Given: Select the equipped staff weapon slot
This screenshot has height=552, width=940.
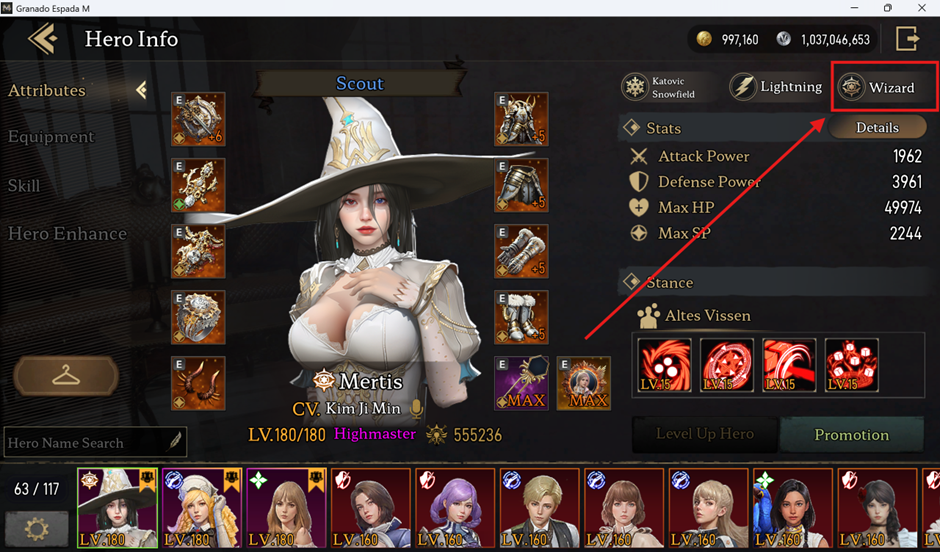Looking at the screenshot, I should click(x=521, y=383).
